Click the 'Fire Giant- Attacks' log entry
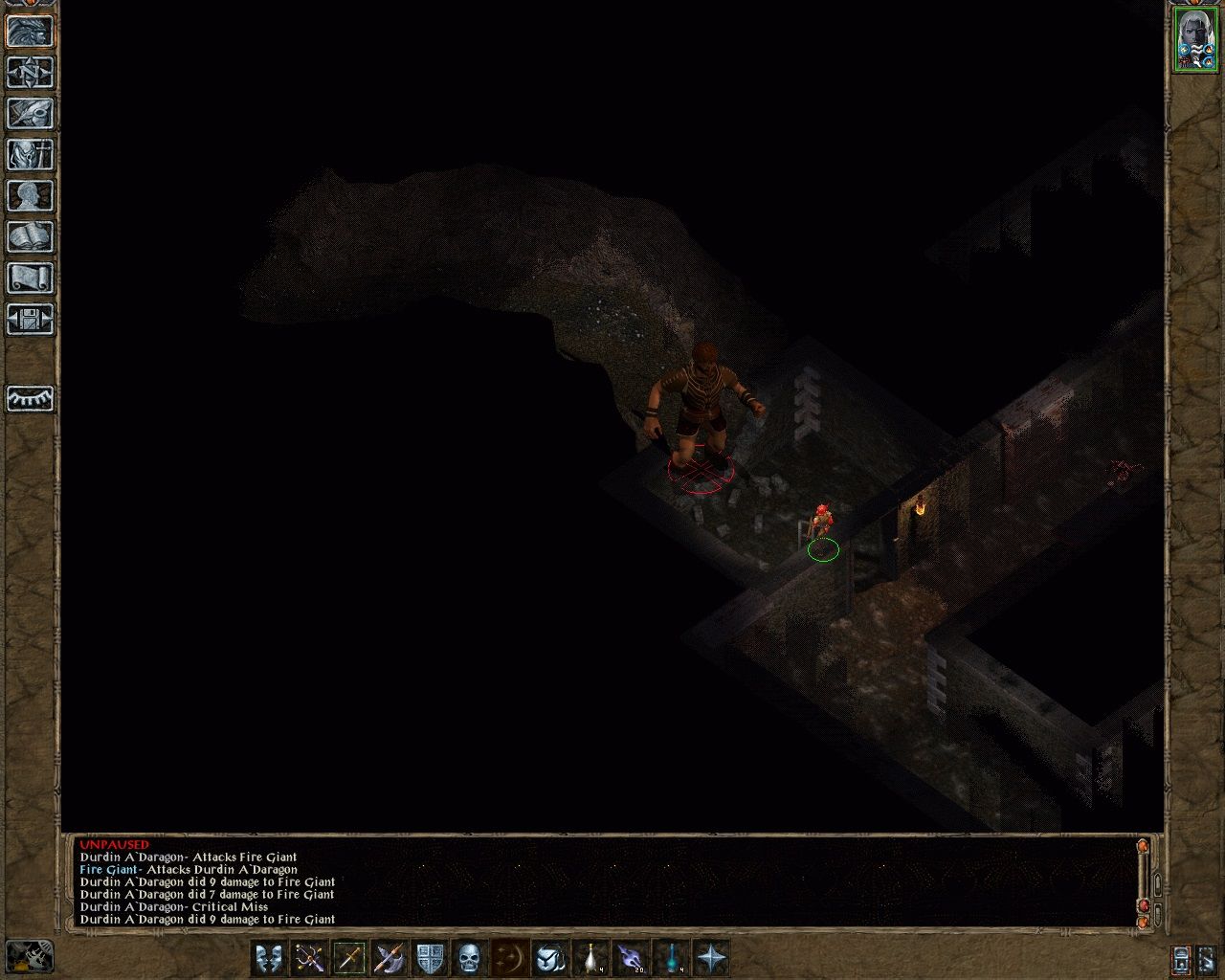Screen dimensions: 1225x980 pos(191,869)
